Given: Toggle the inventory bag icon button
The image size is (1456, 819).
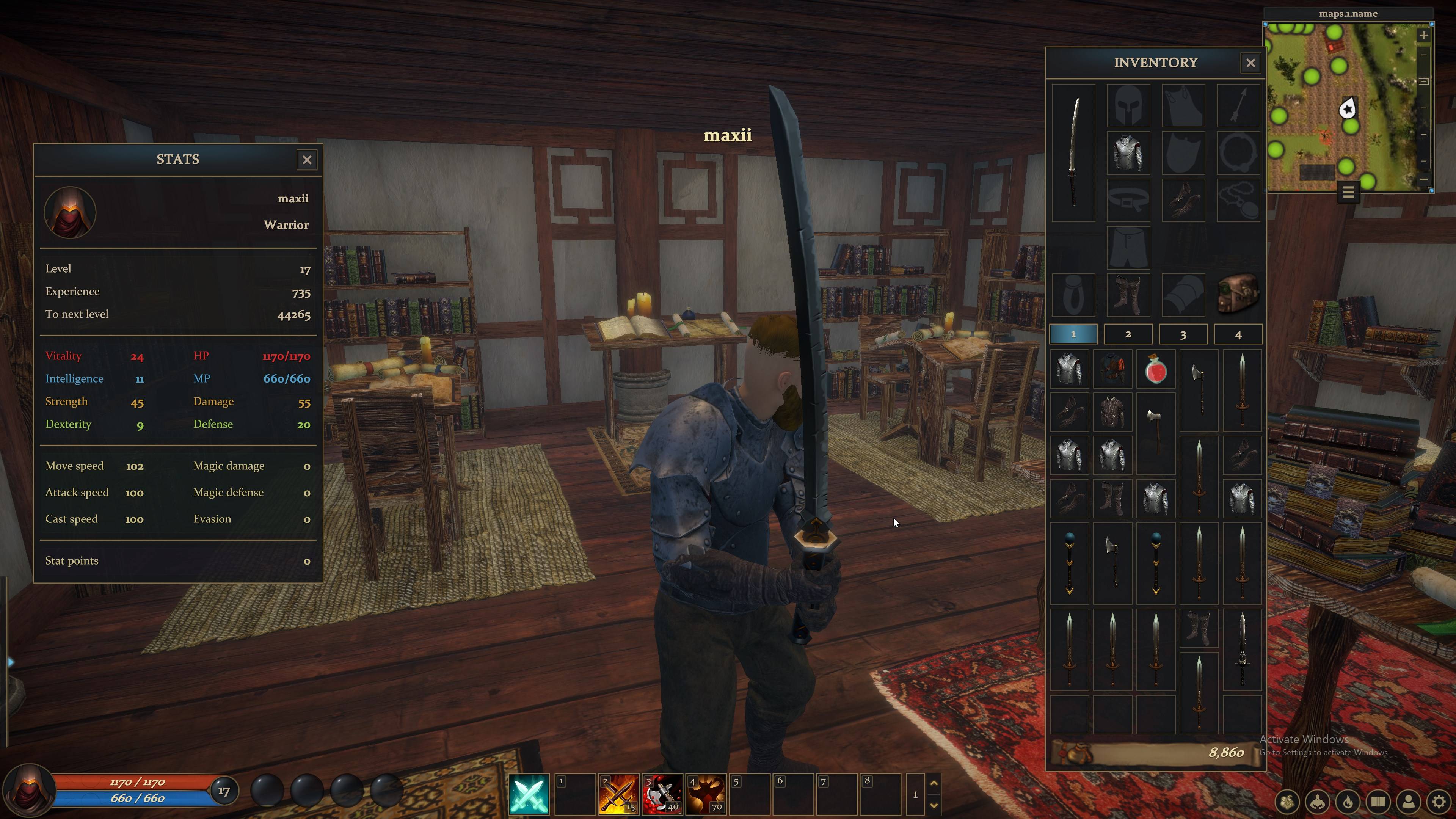Looking at the screenshot, I should (x=1287, y=802).
